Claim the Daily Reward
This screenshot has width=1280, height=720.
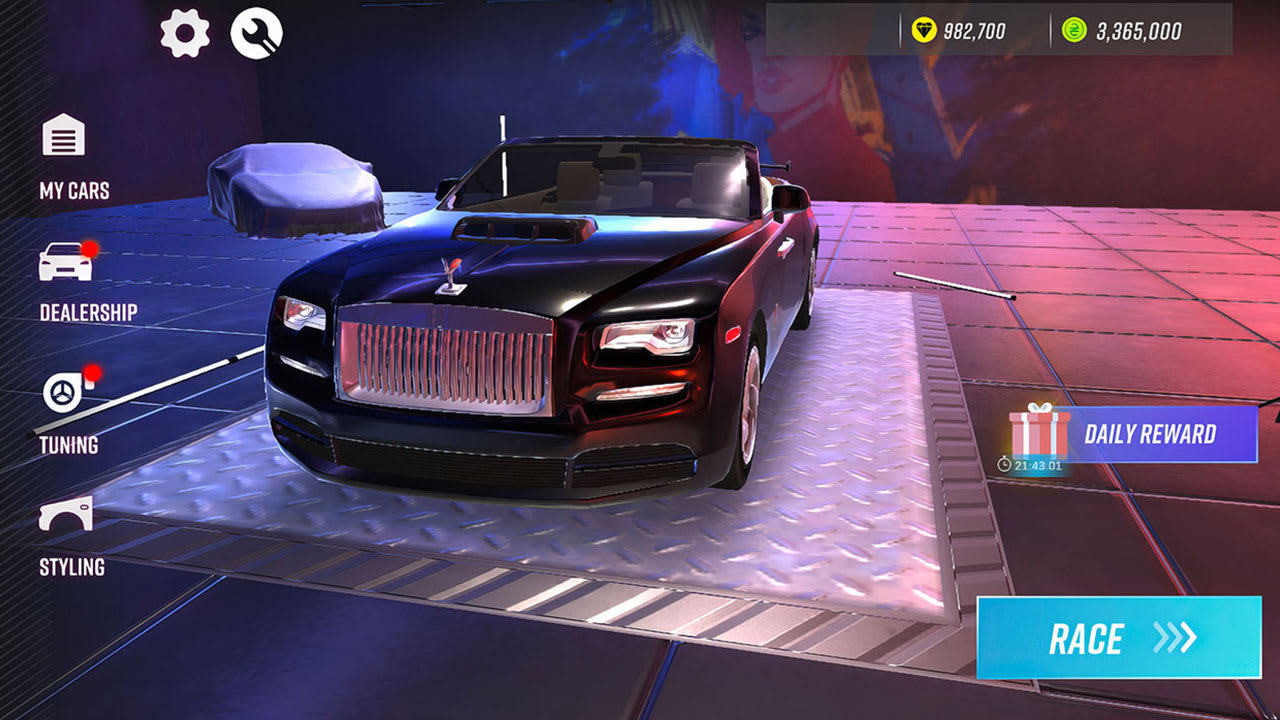[1149, 434]
